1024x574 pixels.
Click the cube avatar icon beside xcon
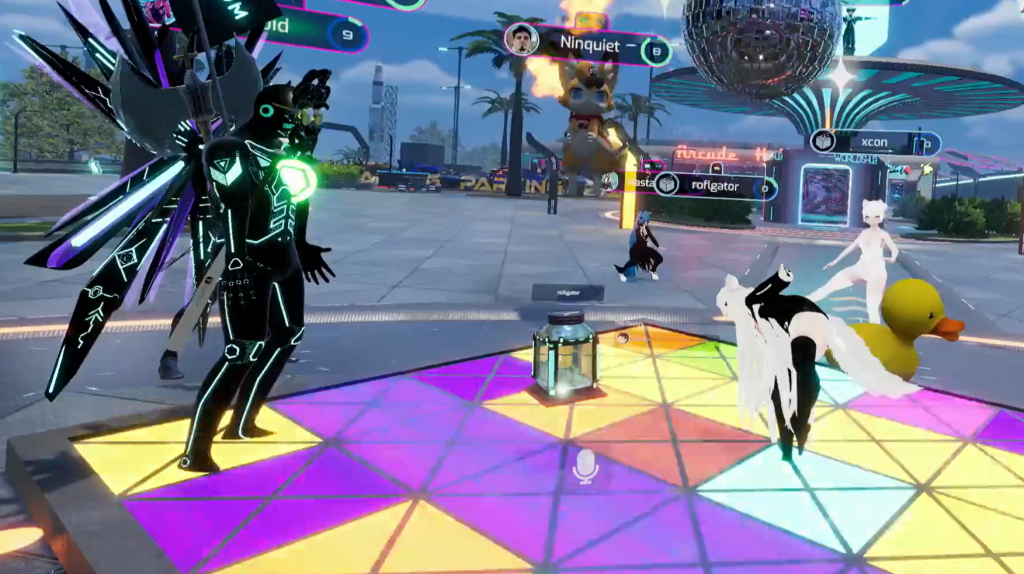(824, 141)
